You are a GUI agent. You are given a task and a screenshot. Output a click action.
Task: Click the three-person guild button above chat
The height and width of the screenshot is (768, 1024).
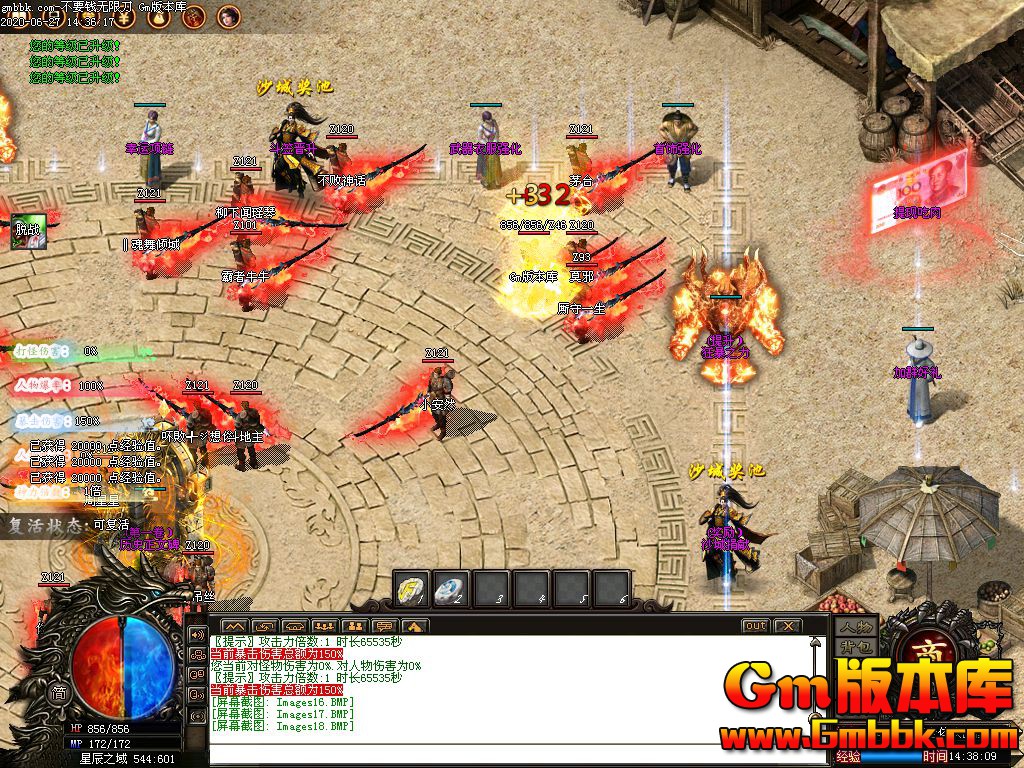[x=325, y=626]
